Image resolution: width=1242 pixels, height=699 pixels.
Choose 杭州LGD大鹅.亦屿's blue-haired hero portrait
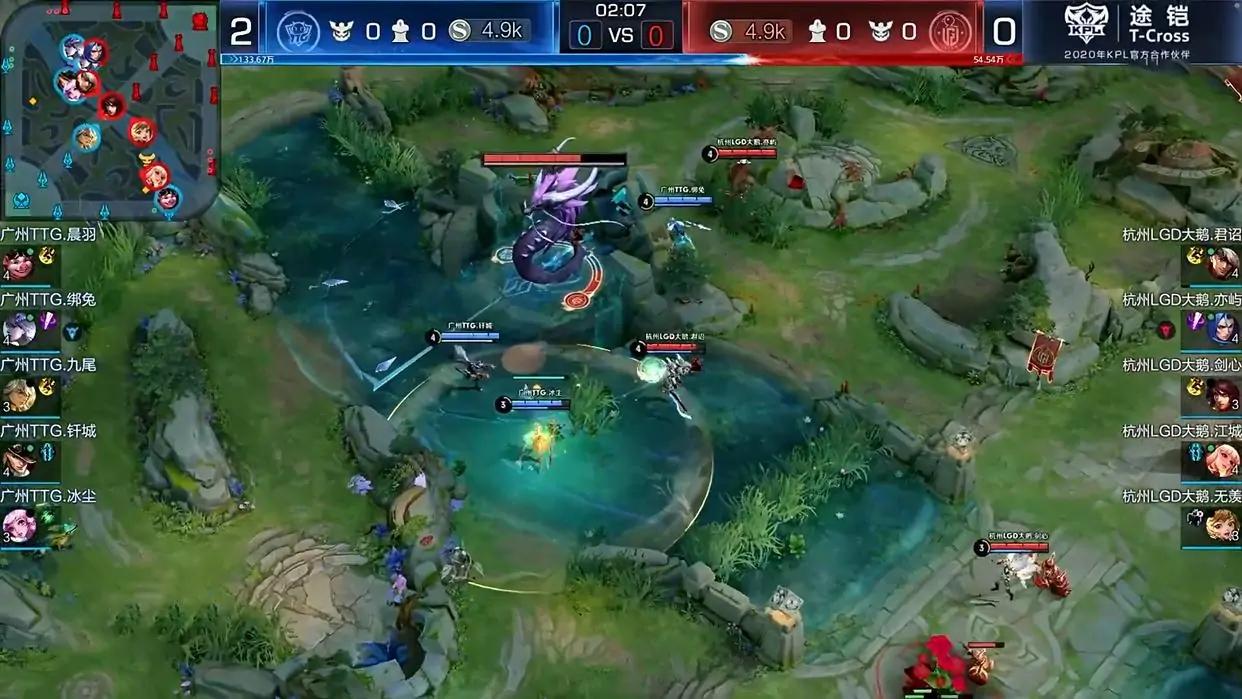pyautogui.click(x=1223, y=329)
